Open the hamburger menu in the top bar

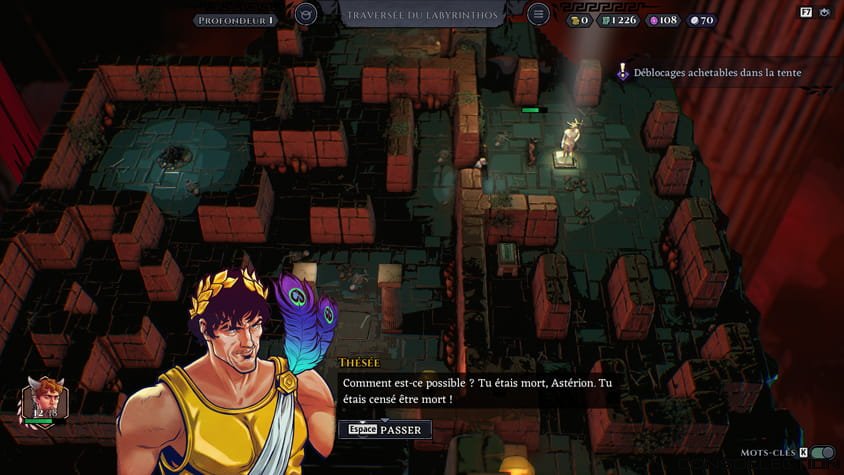click(538, 14)
